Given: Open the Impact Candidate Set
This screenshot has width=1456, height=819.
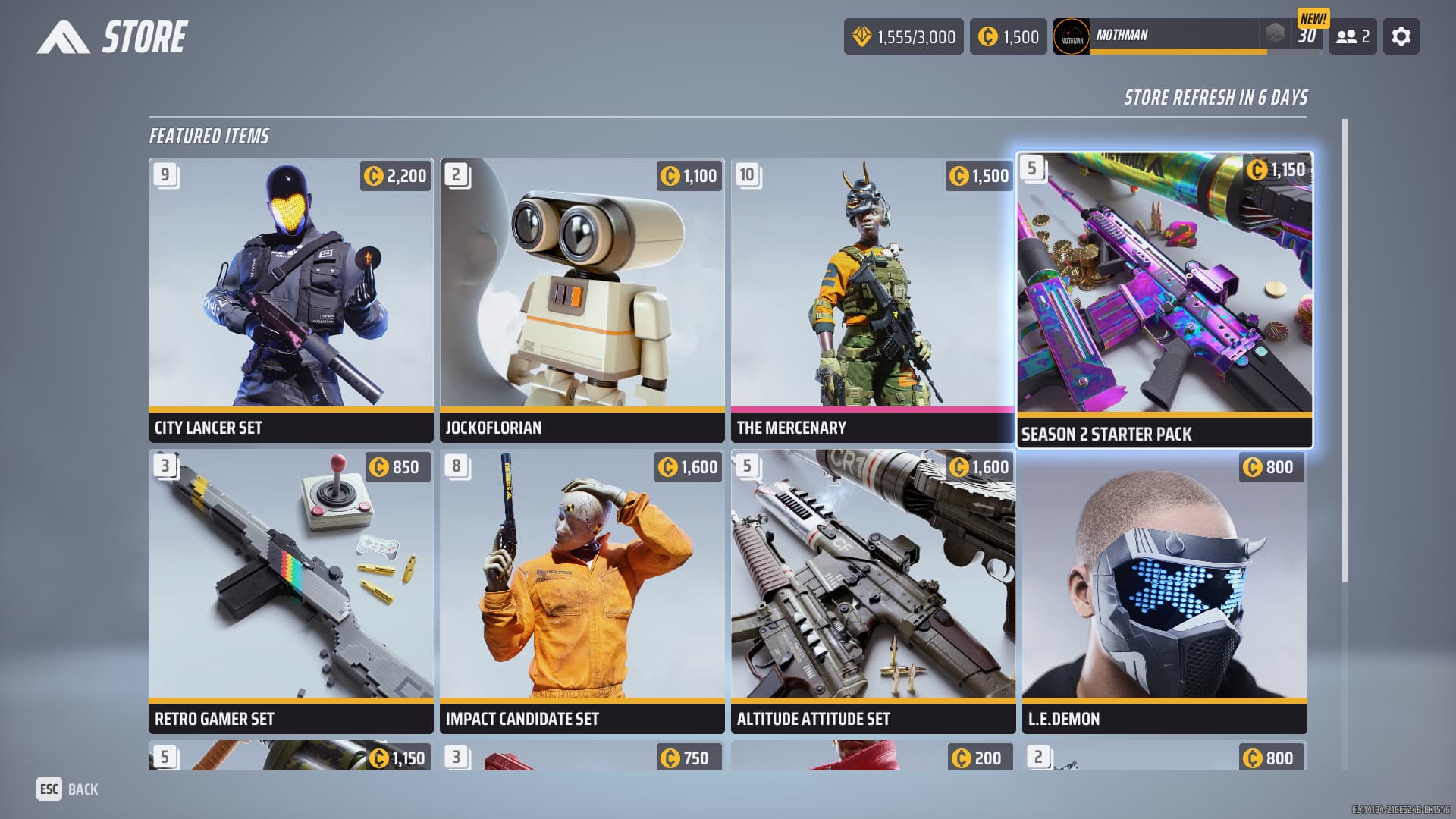Looking at the screenshot, I should pos(582,591).
